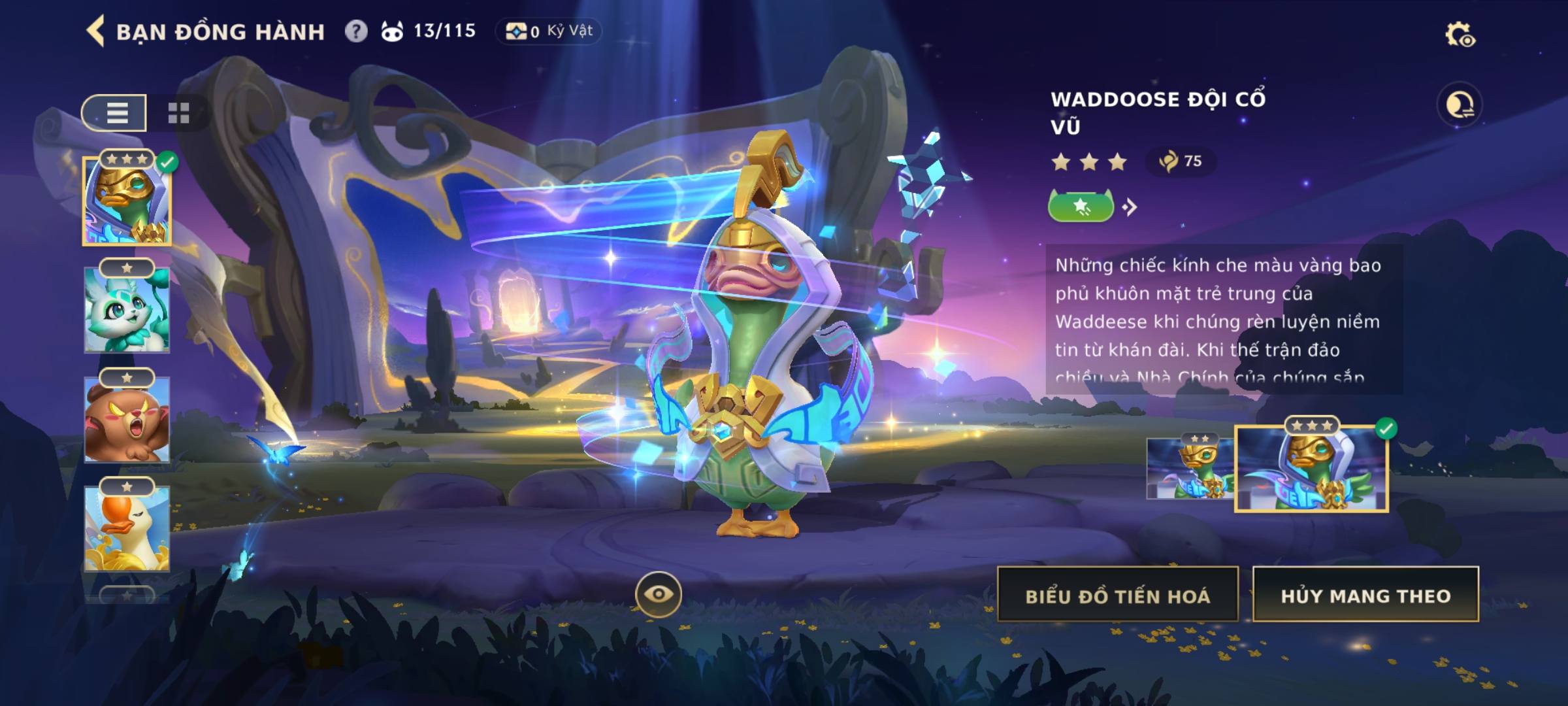Choose the angry brown bear companion portrait
1568x706 pixels.
coord(127,419)
